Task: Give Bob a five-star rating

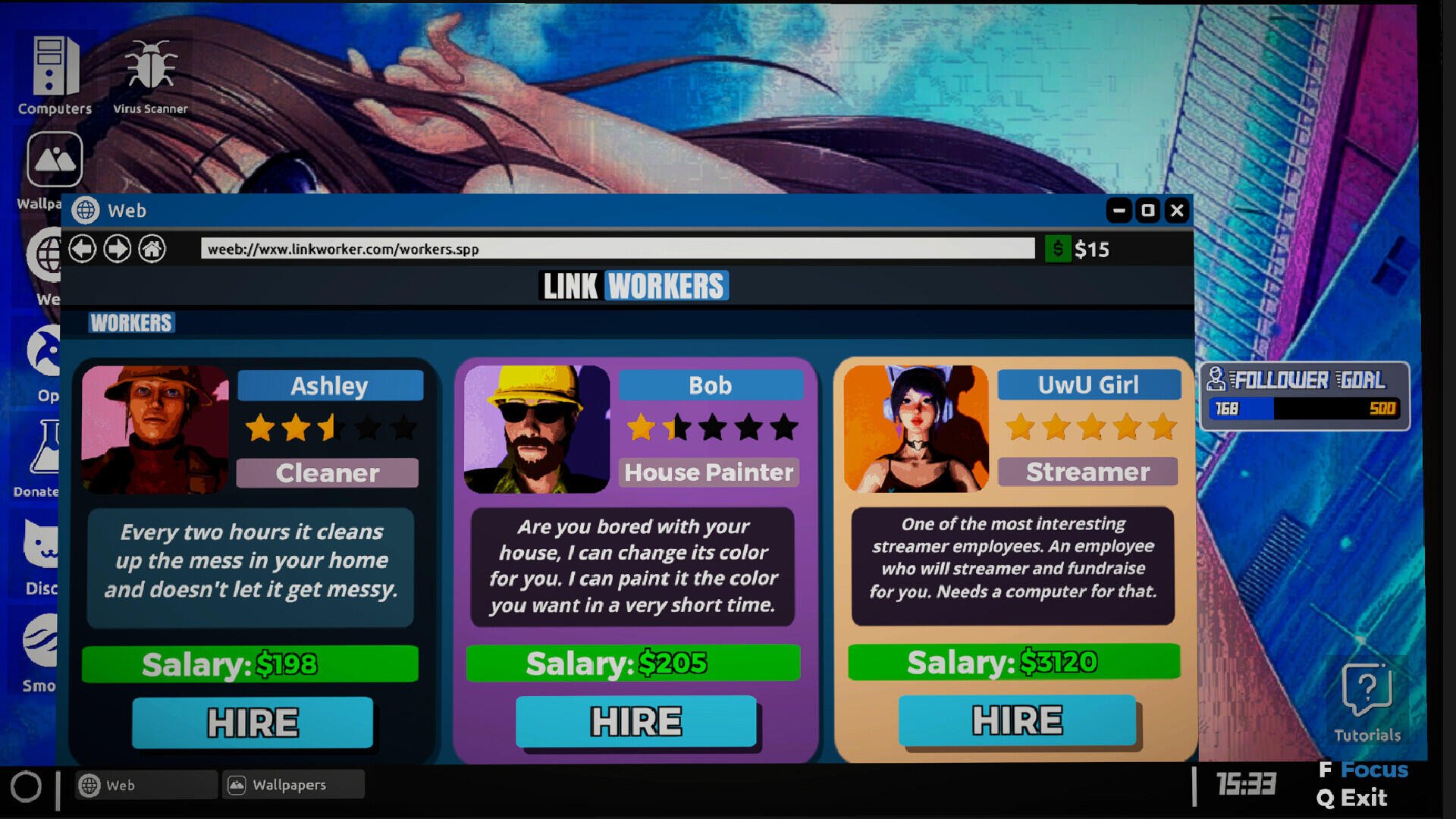Action: tap(786, 427)
